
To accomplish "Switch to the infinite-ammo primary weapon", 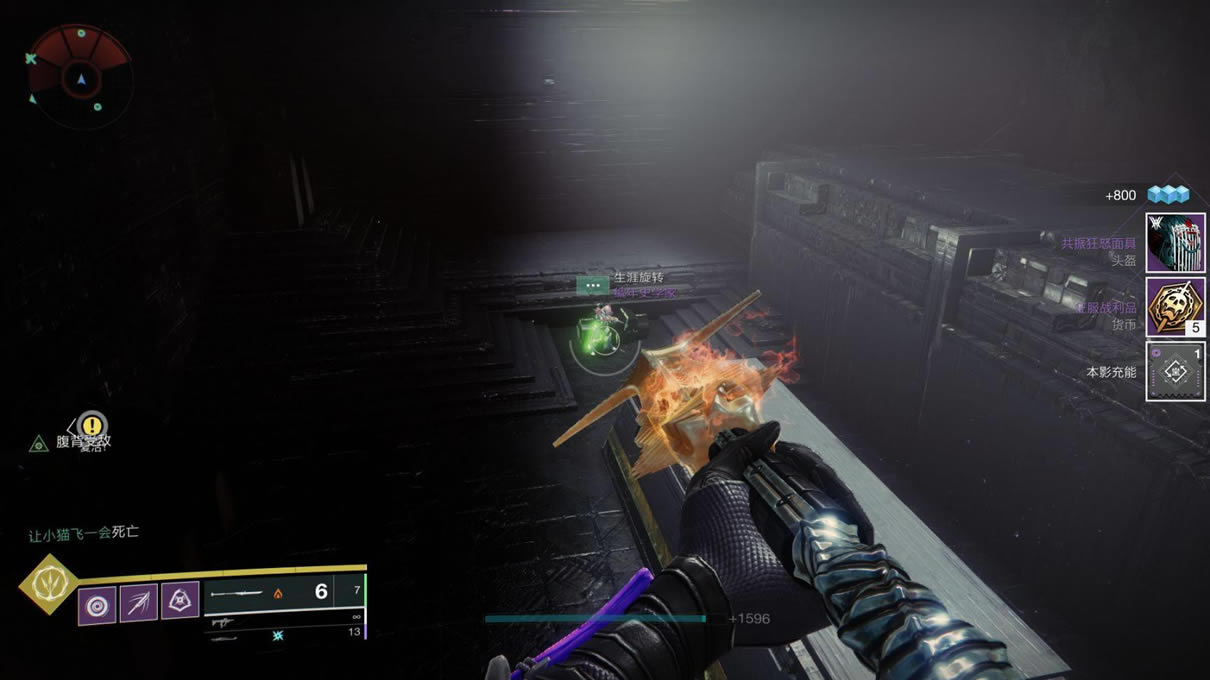I will coord(285,620).
